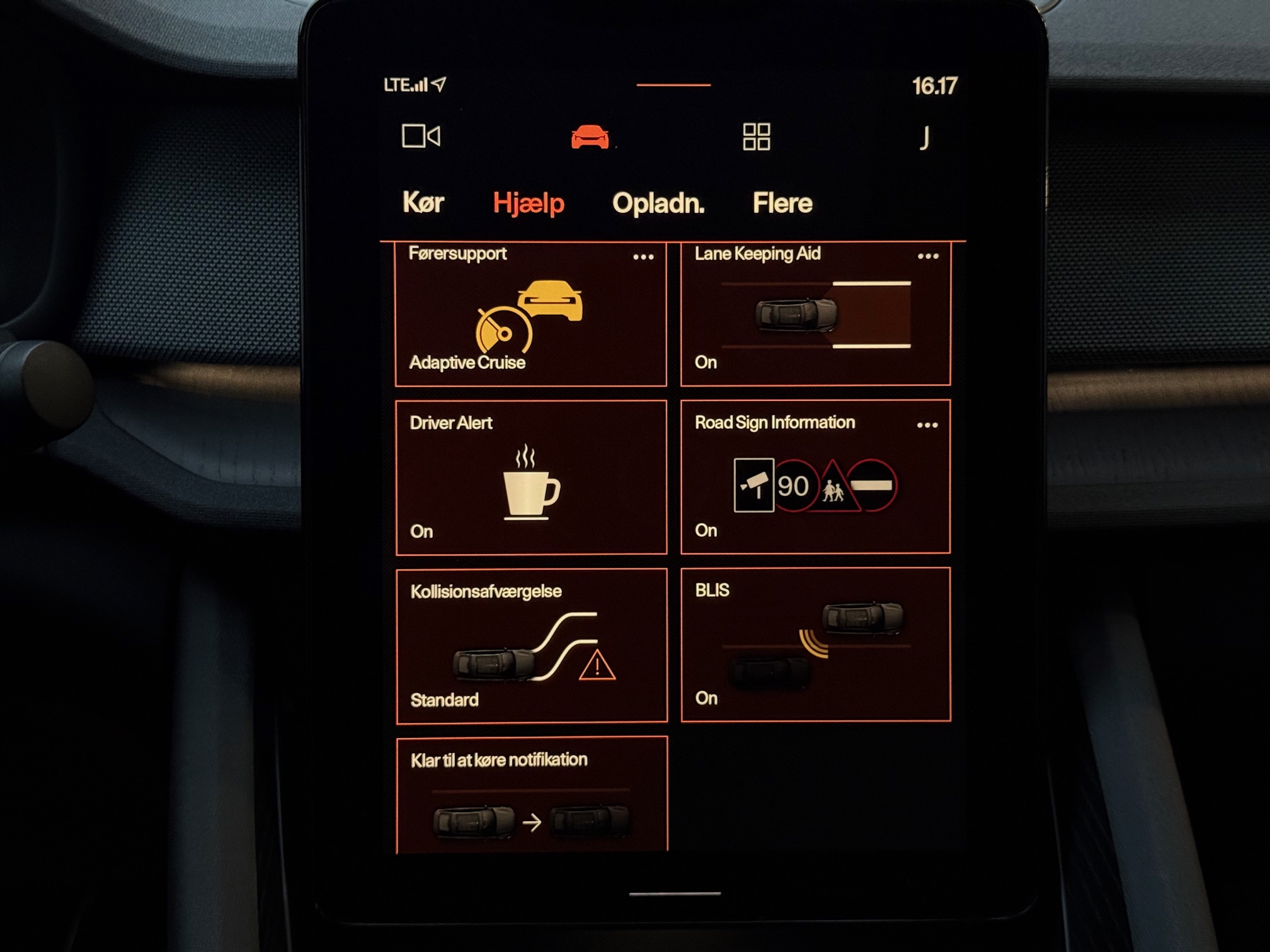Open the Flere tab
The height and width of the screenshot is (952, 1270).
point(782,203)
